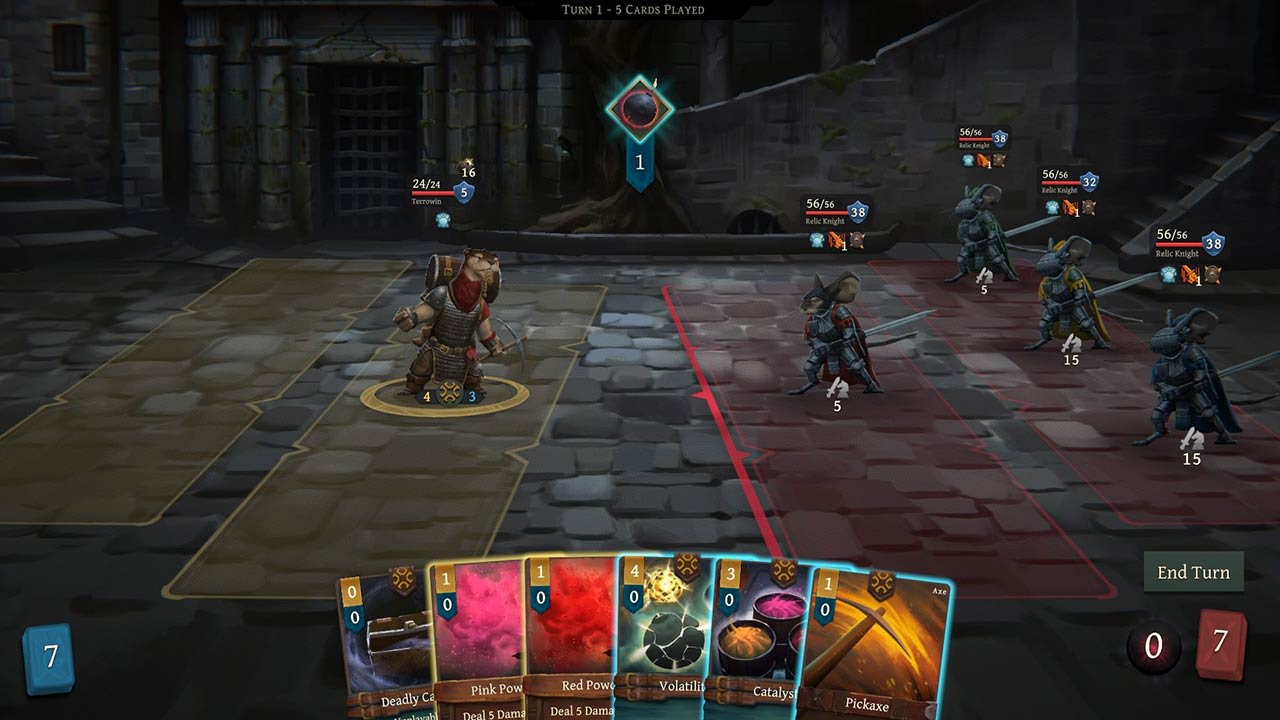The image size is (1280, 720).
Task: Click the flame debuff icon under the nearest Relic Knight
Action: tap(834, 240)
